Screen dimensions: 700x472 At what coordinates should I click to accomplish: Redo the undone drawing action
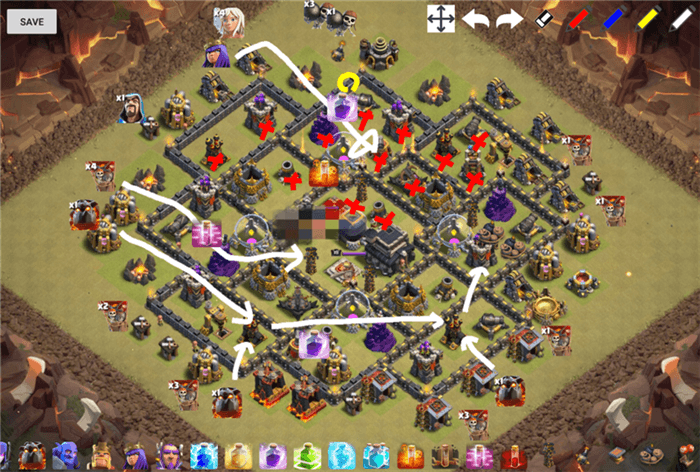click(x=509, y=18)
